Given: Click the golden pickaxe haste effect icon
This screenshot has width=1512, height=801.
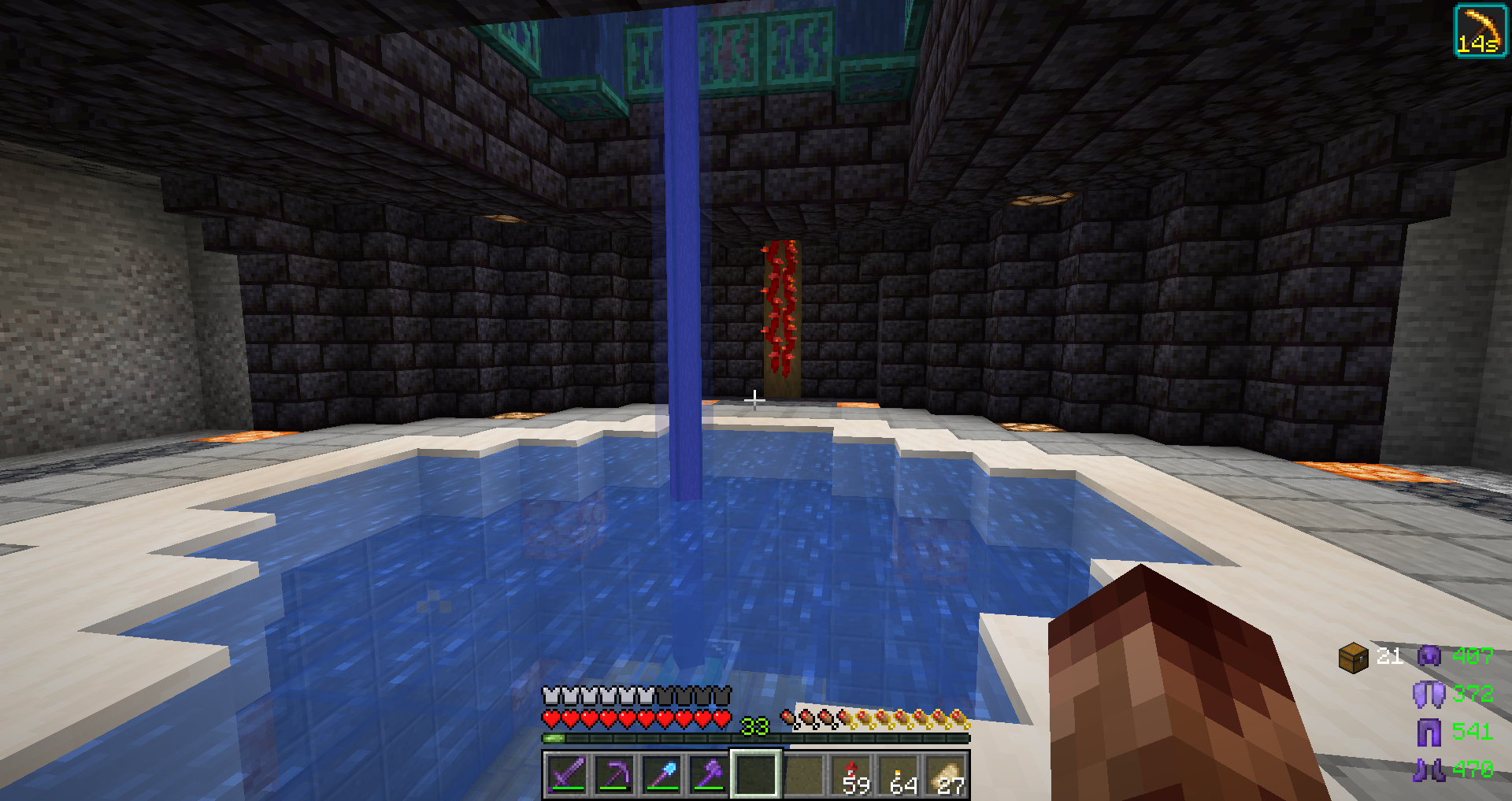Looking at the screenshot, I should (x=1480, y=31).
